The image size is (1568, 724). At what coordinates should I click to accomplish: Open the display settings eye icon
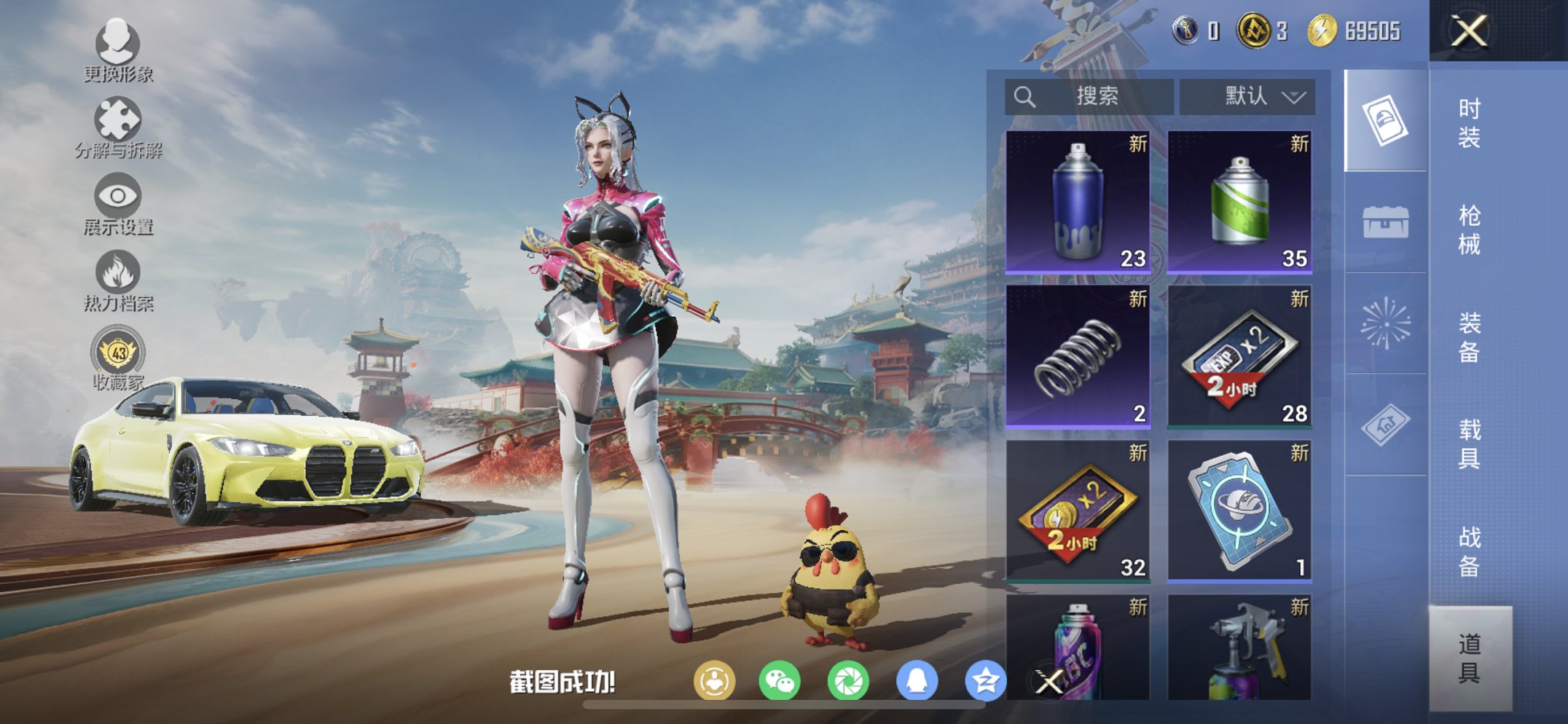117,197
